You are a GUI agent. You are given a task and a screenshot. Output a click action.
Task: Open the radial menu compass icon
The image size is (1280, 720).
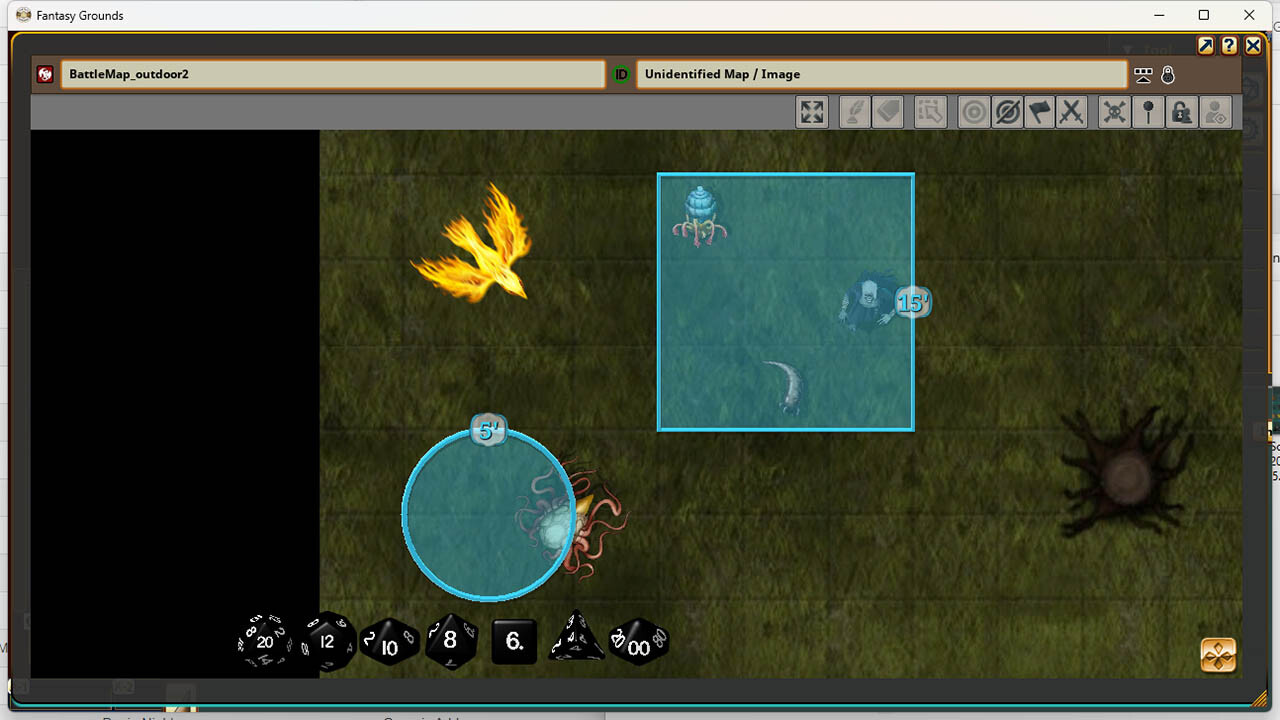click(x=1216, y=655)
